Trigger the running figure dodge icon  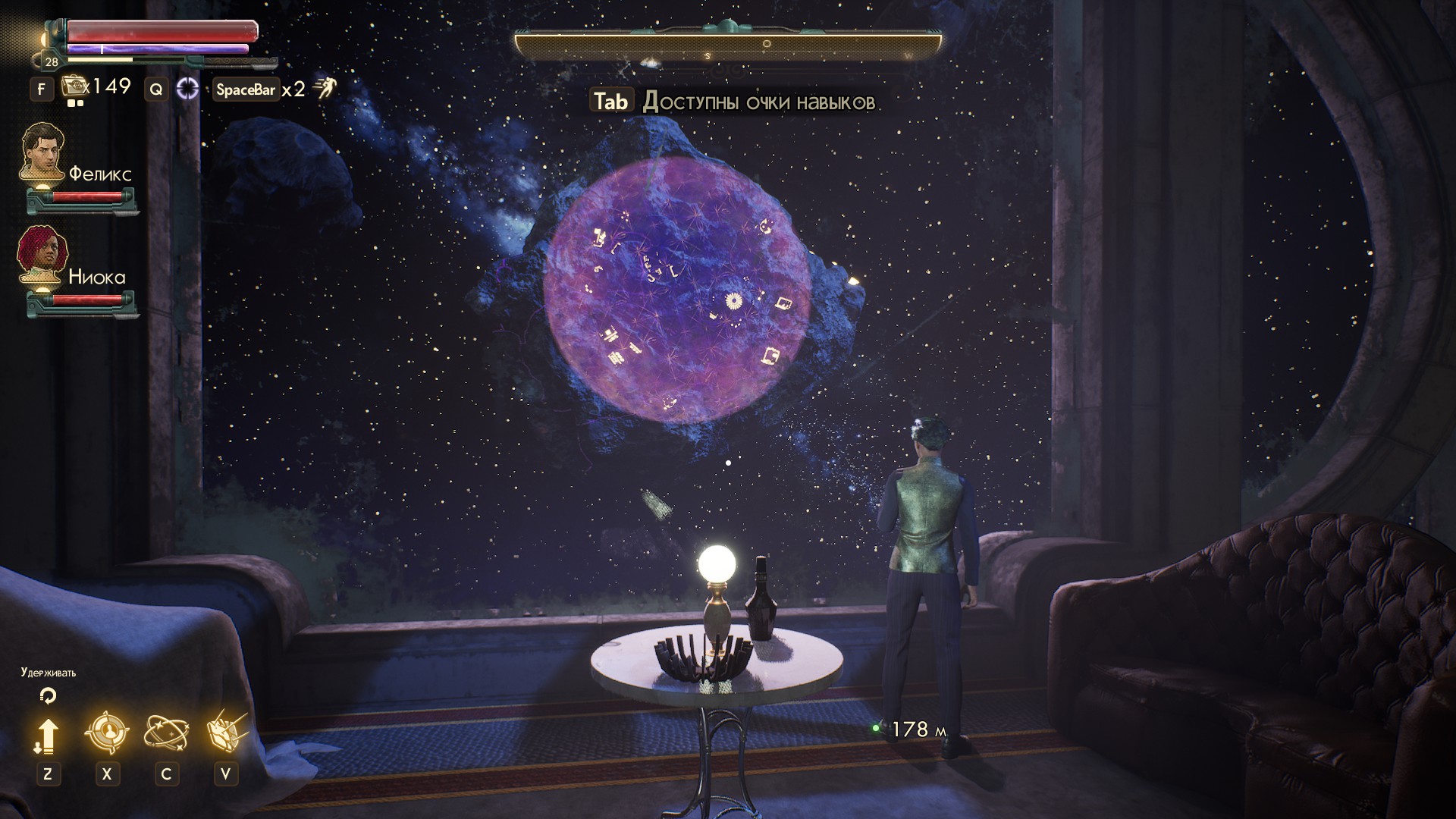click(x=325, y=89)
